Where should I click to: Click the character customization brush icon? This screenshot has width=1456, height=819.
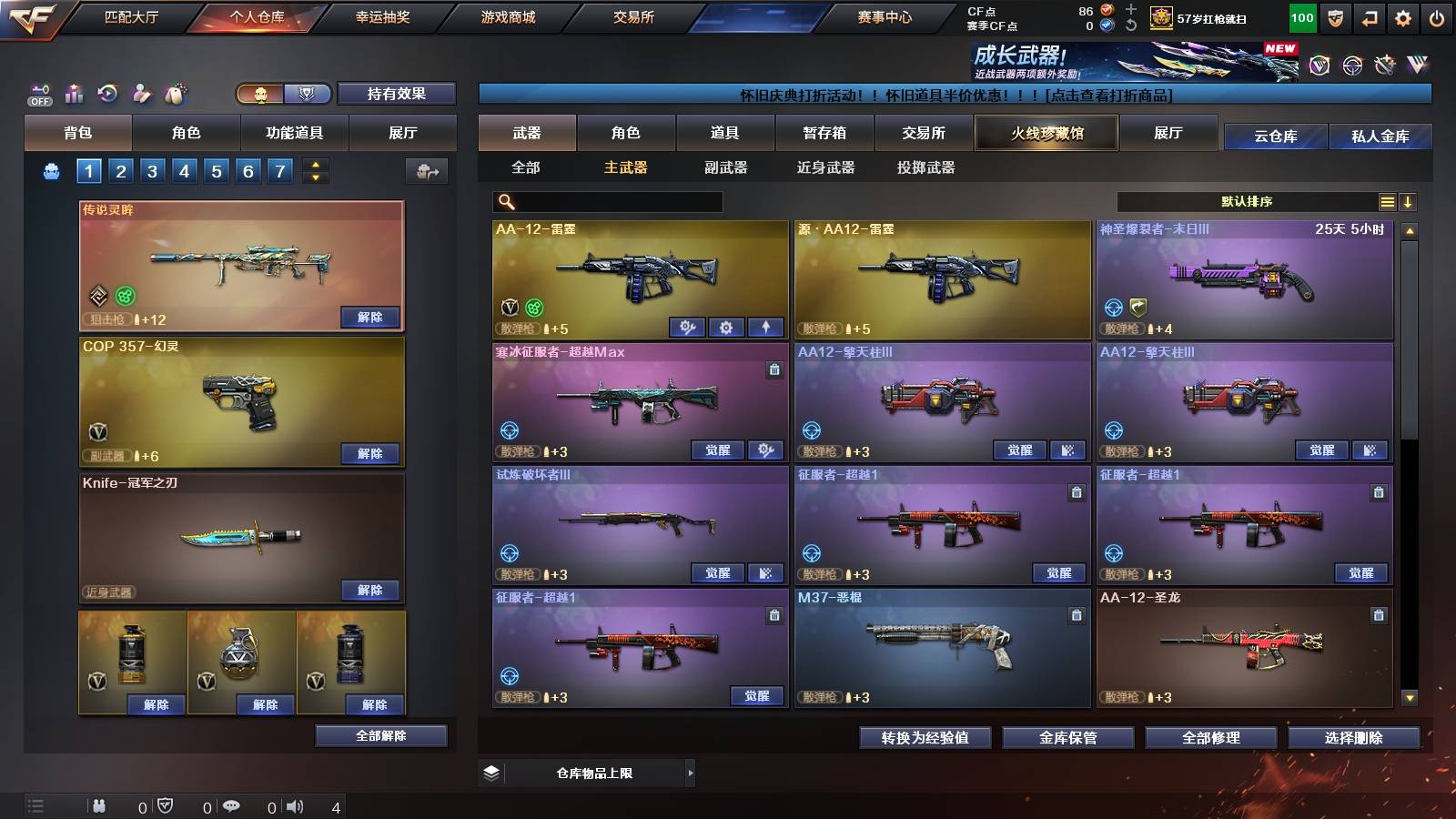[142, 94]
